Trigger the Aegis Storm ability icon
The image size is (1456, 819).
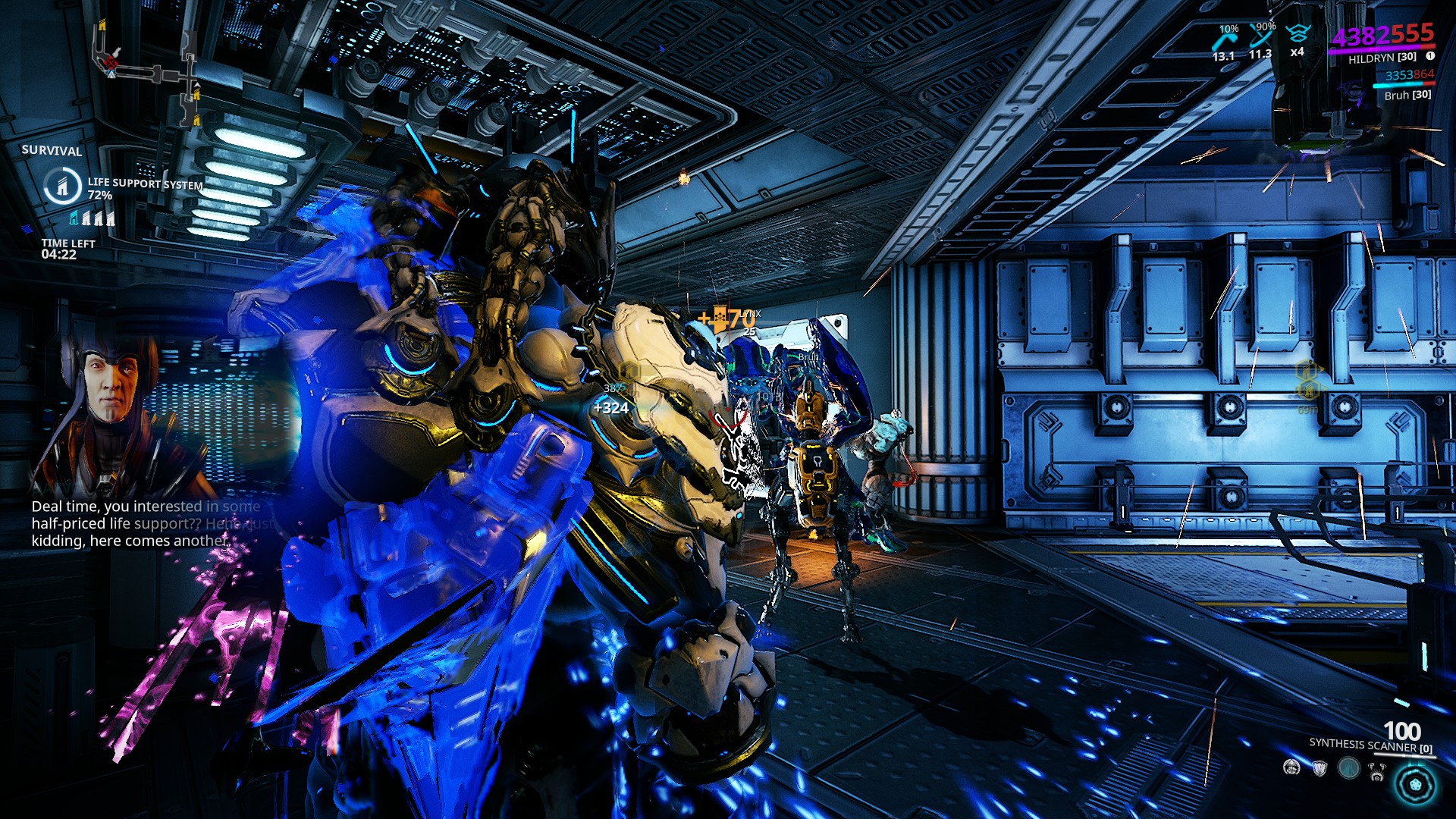click(1377, 772)
